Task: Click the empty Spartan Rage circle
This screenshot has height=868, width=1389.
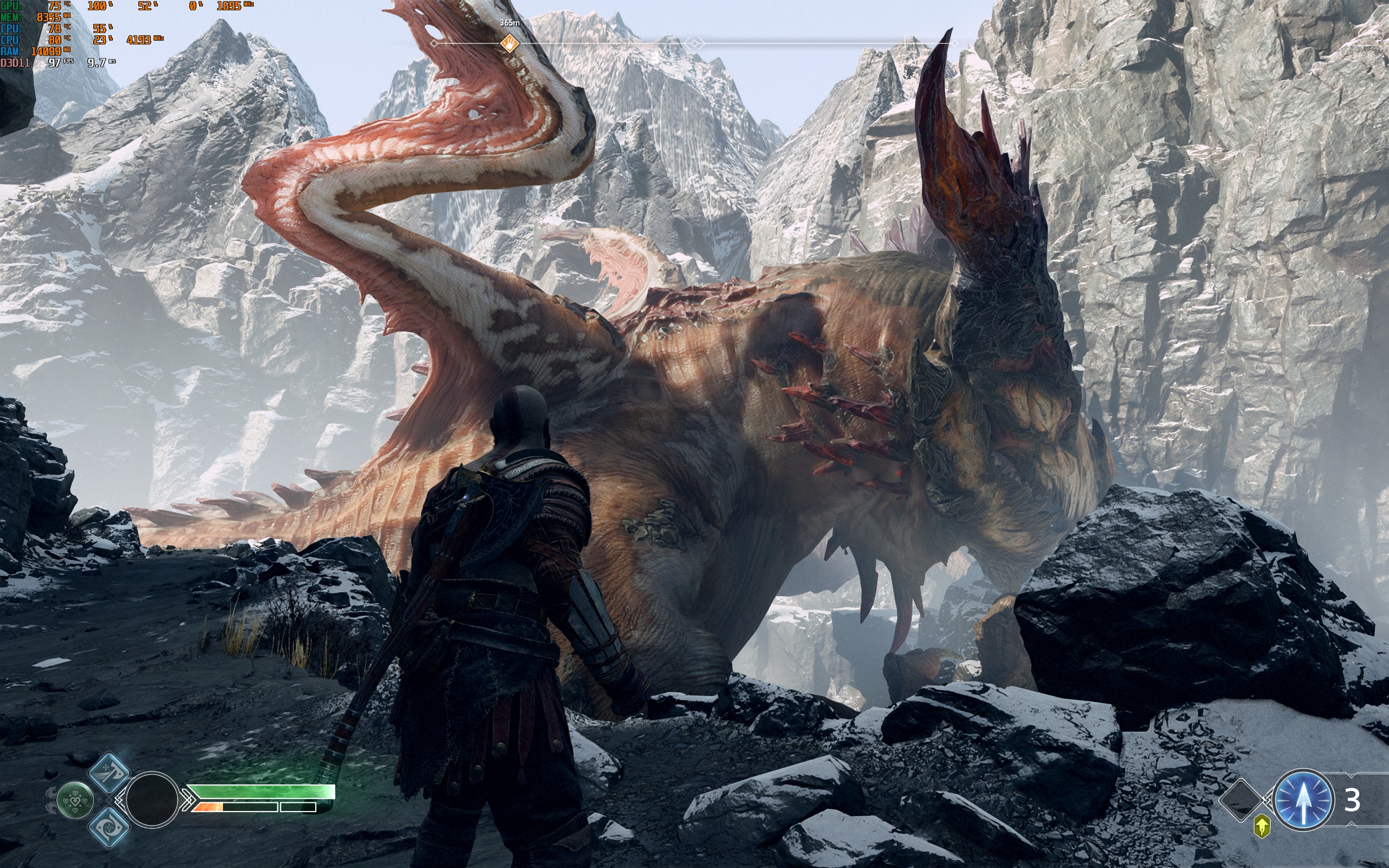Action: click(151, 800)
